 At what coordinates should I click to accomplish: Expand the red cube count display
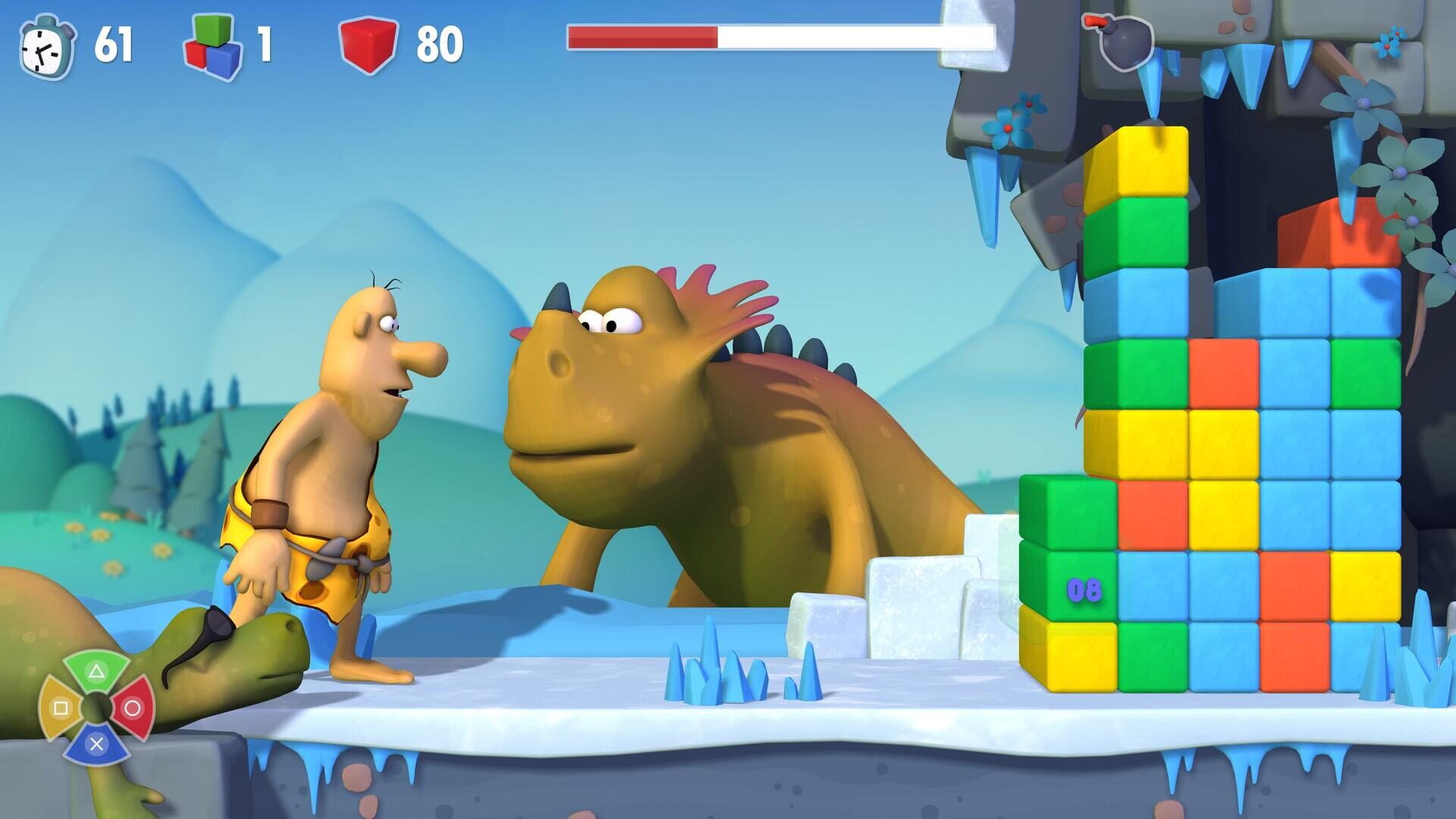coord(440,45)
